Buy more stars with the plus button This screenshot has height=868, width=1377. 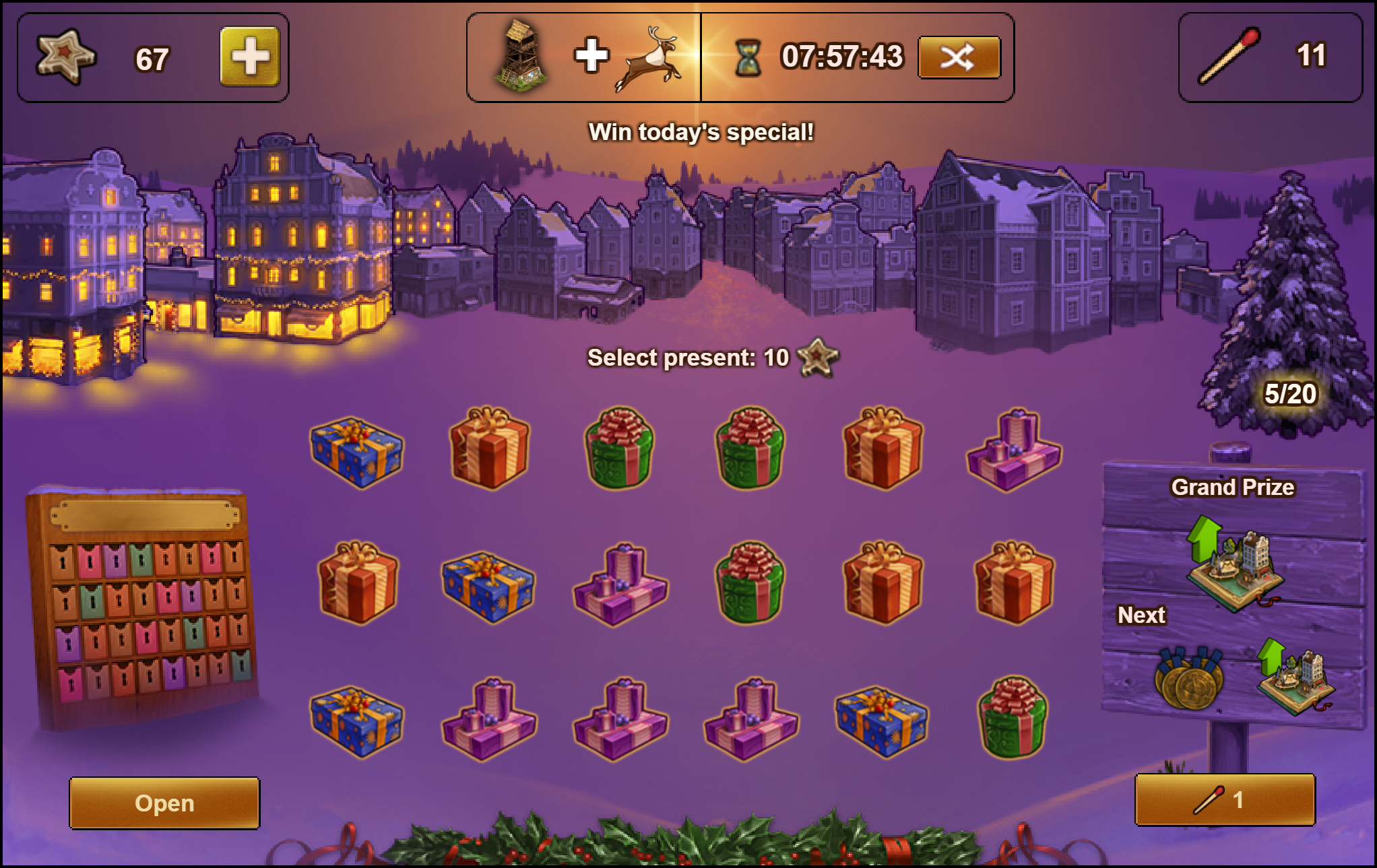(x=250, y=57)
